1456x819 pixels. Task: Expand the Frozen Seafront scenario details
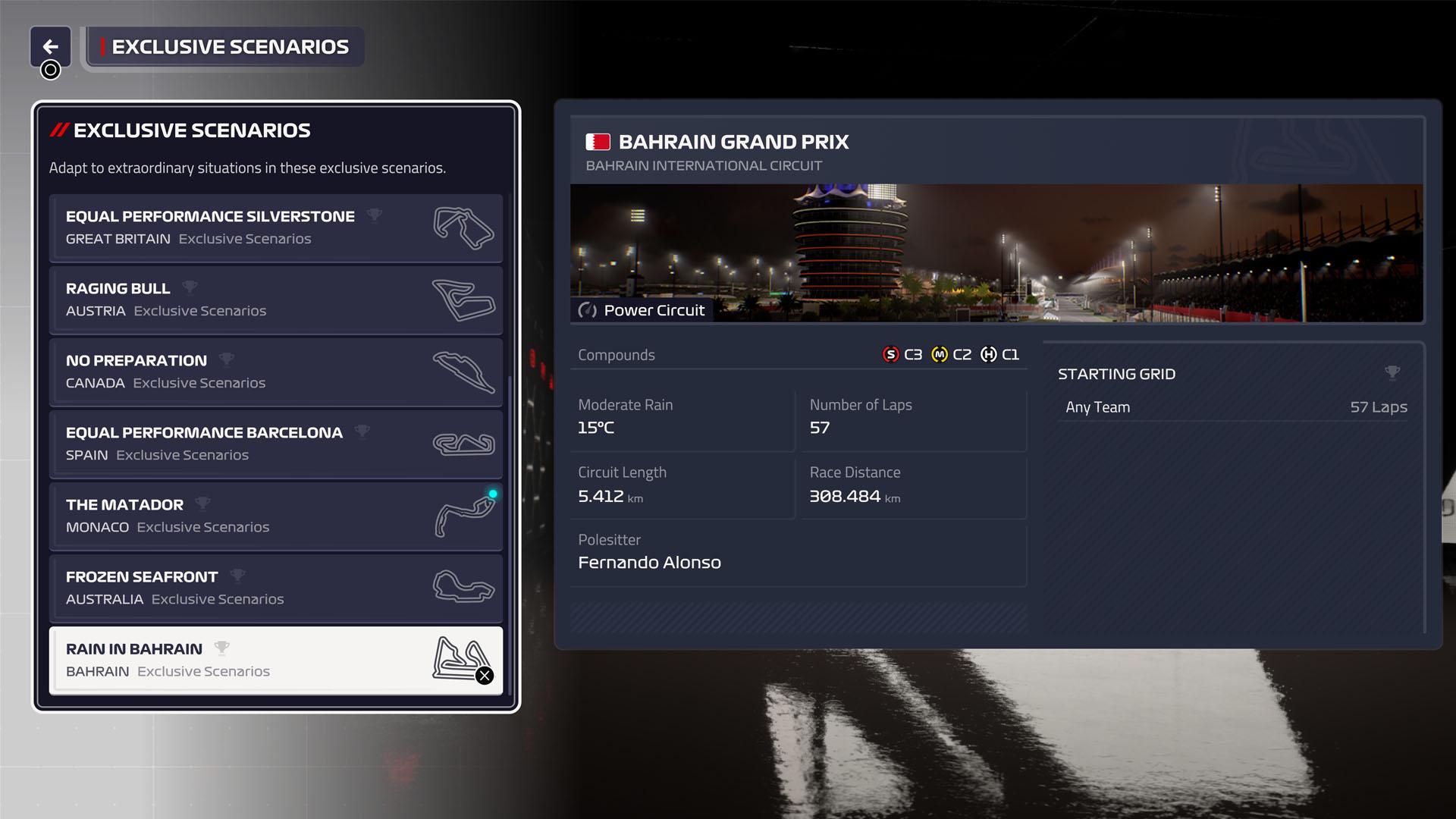point(275,588)
